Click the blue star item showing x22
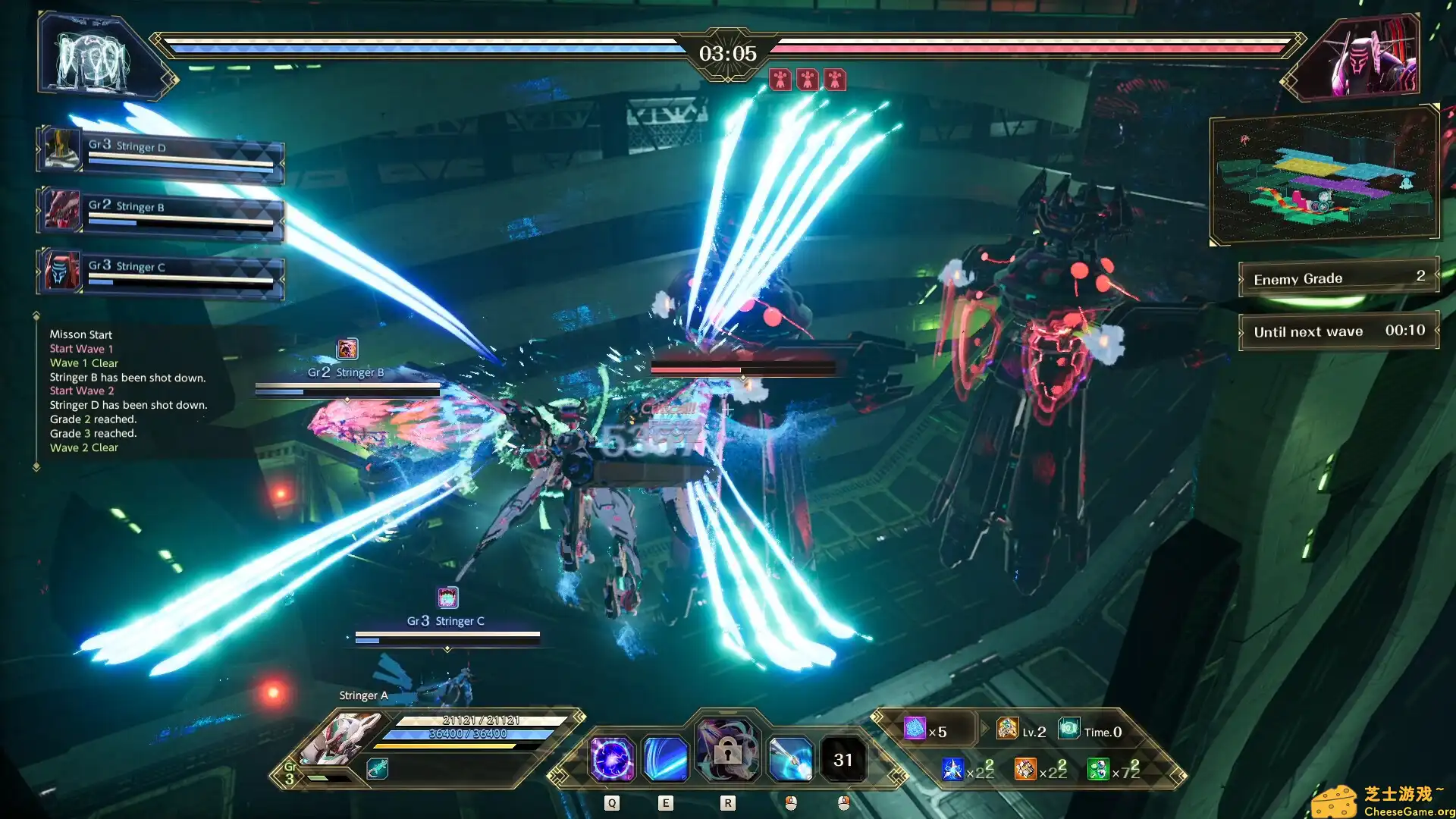1456x819 pixels. [953, 769]
